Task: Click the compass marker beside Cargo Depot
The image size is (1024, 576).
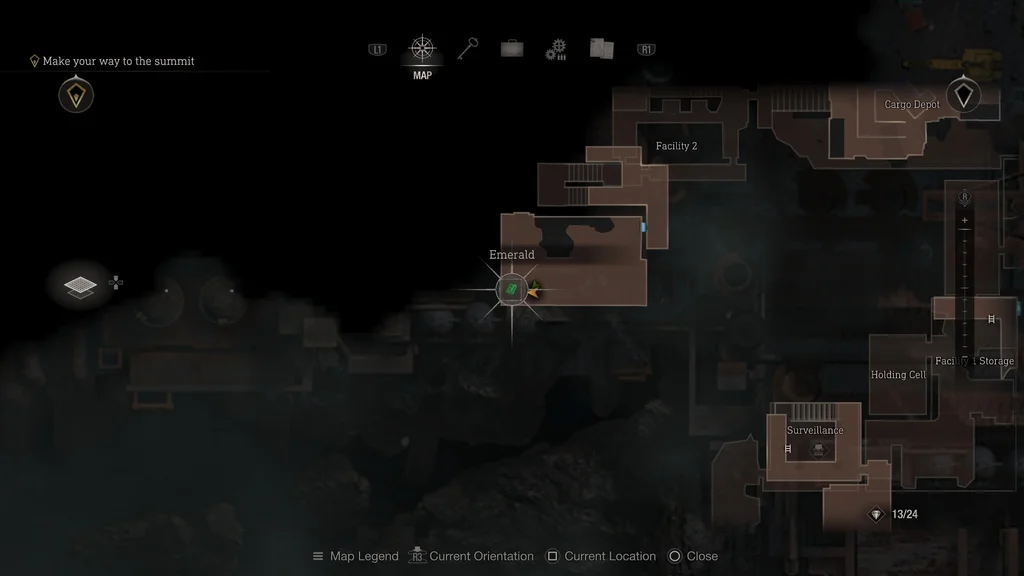Action: point(963,95)
